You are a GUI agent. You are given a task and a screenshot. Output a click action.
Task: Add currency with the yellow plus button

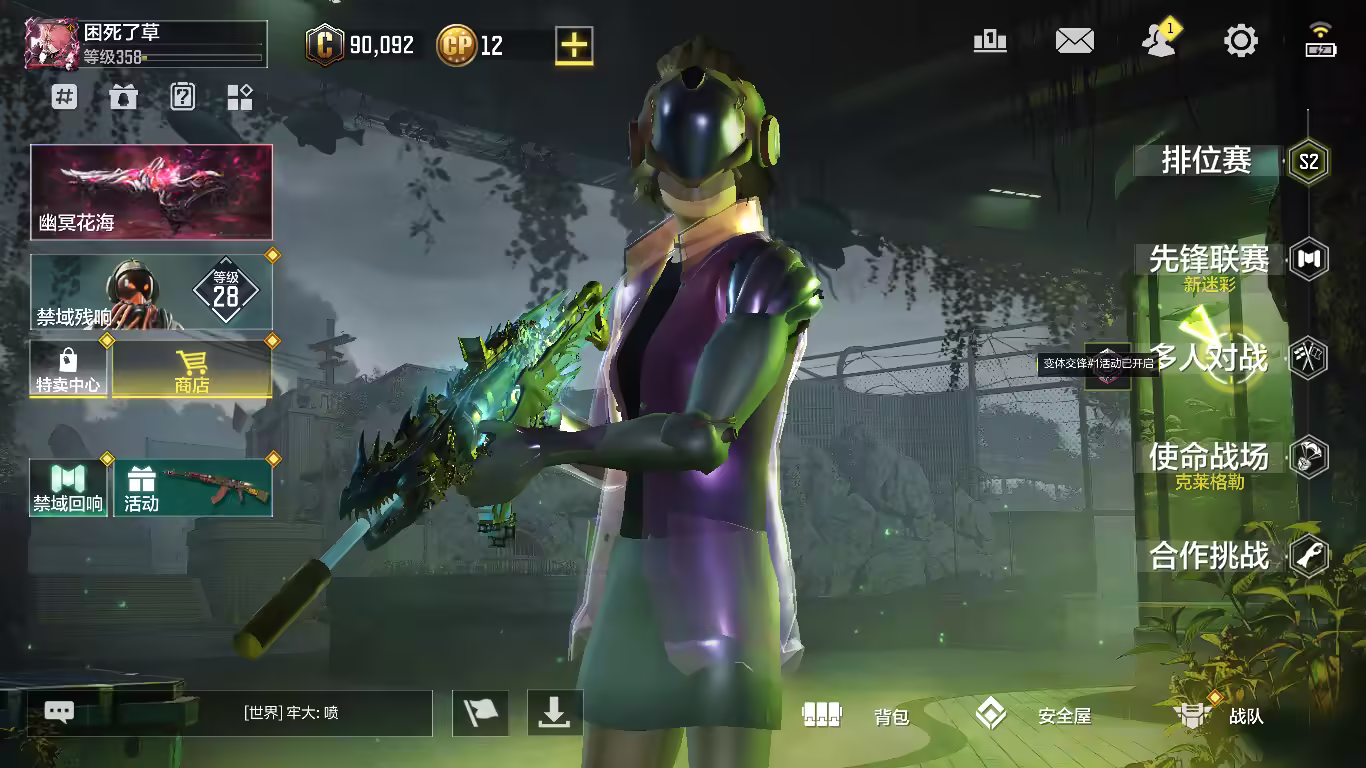click(574, 45)
